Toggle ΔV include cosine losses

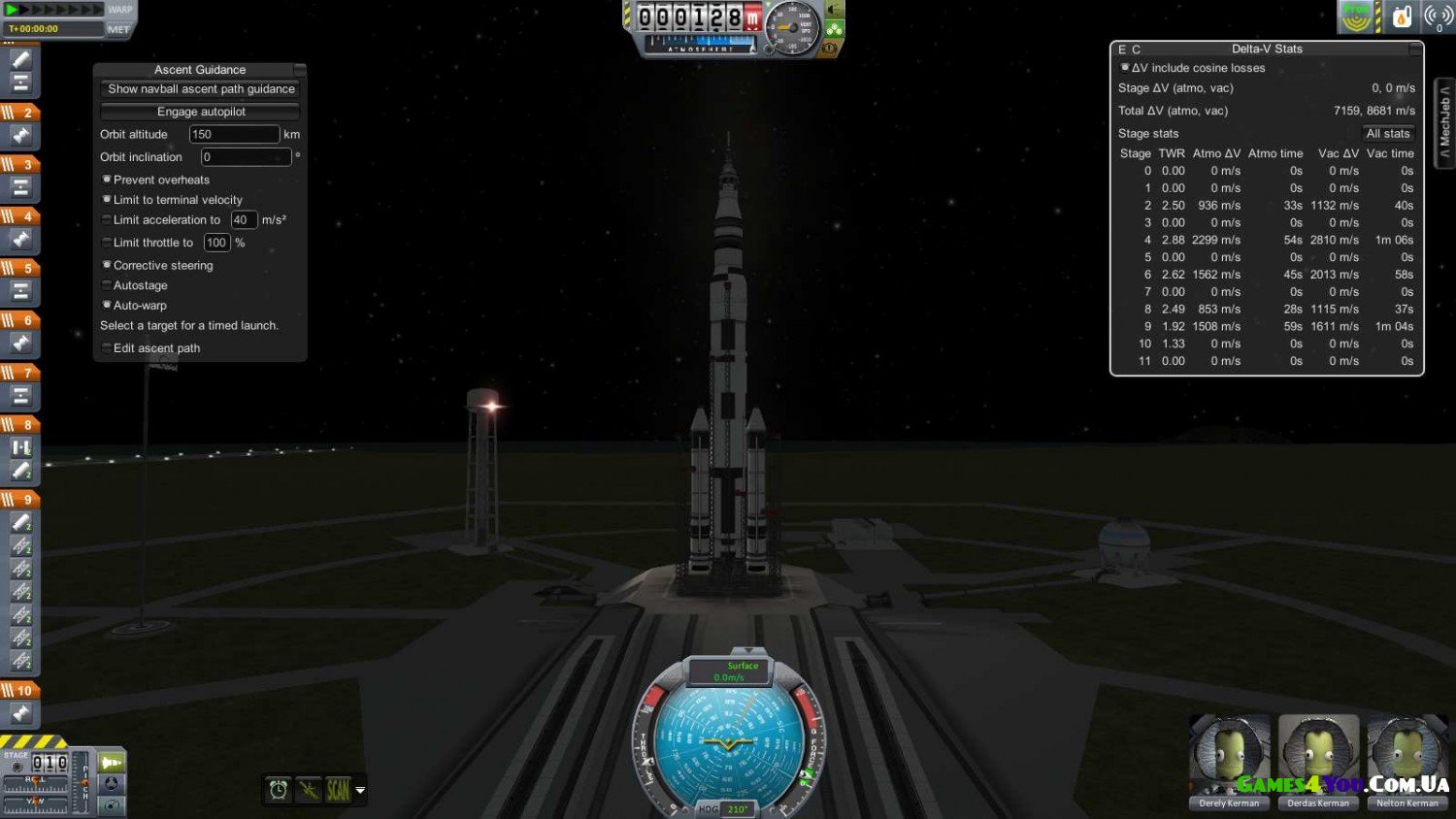(1125, 68)
